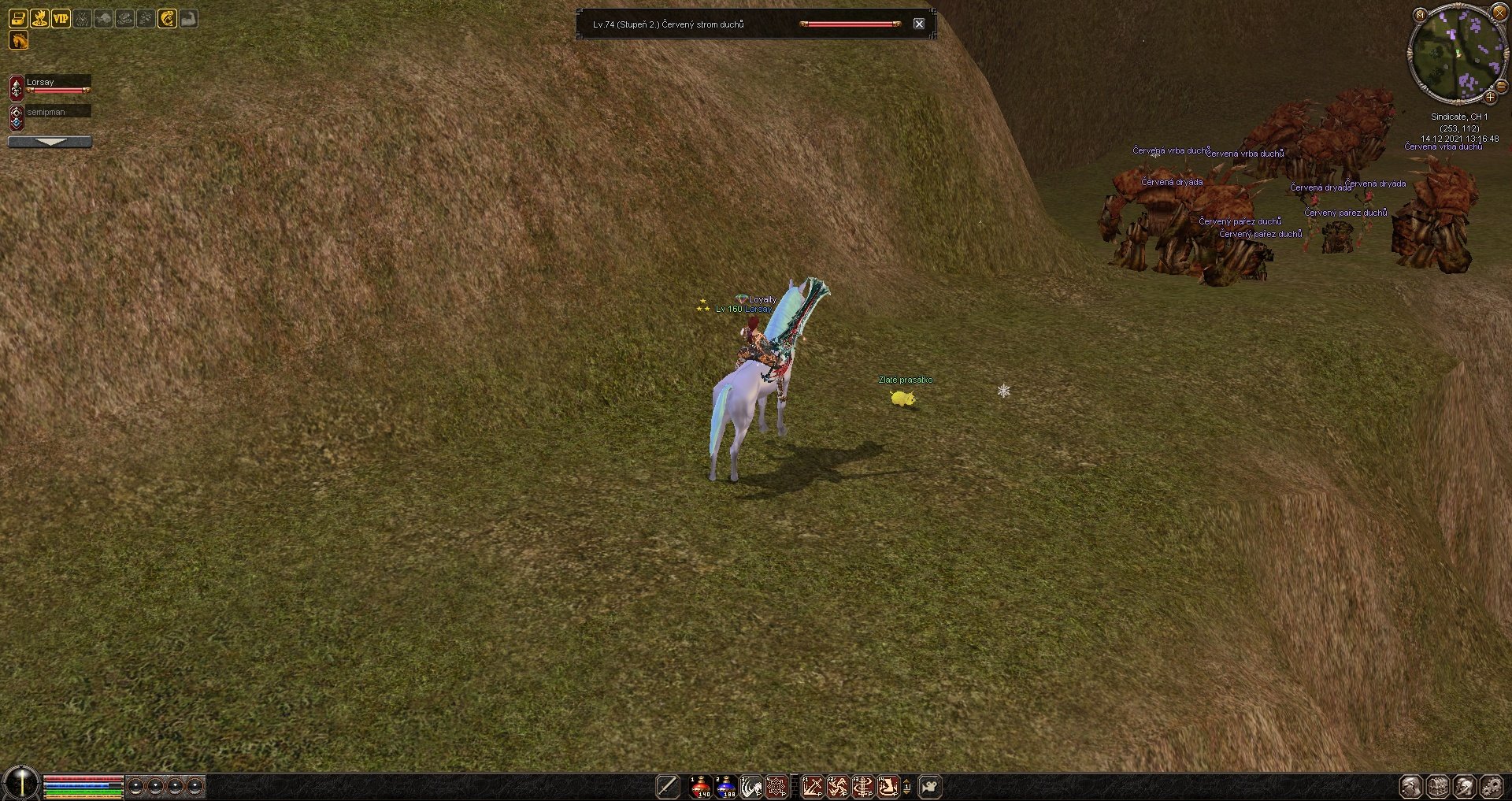This screenshot has height=801, width=1512.
Task: Click the sword attack button
Action: (667, 786)
